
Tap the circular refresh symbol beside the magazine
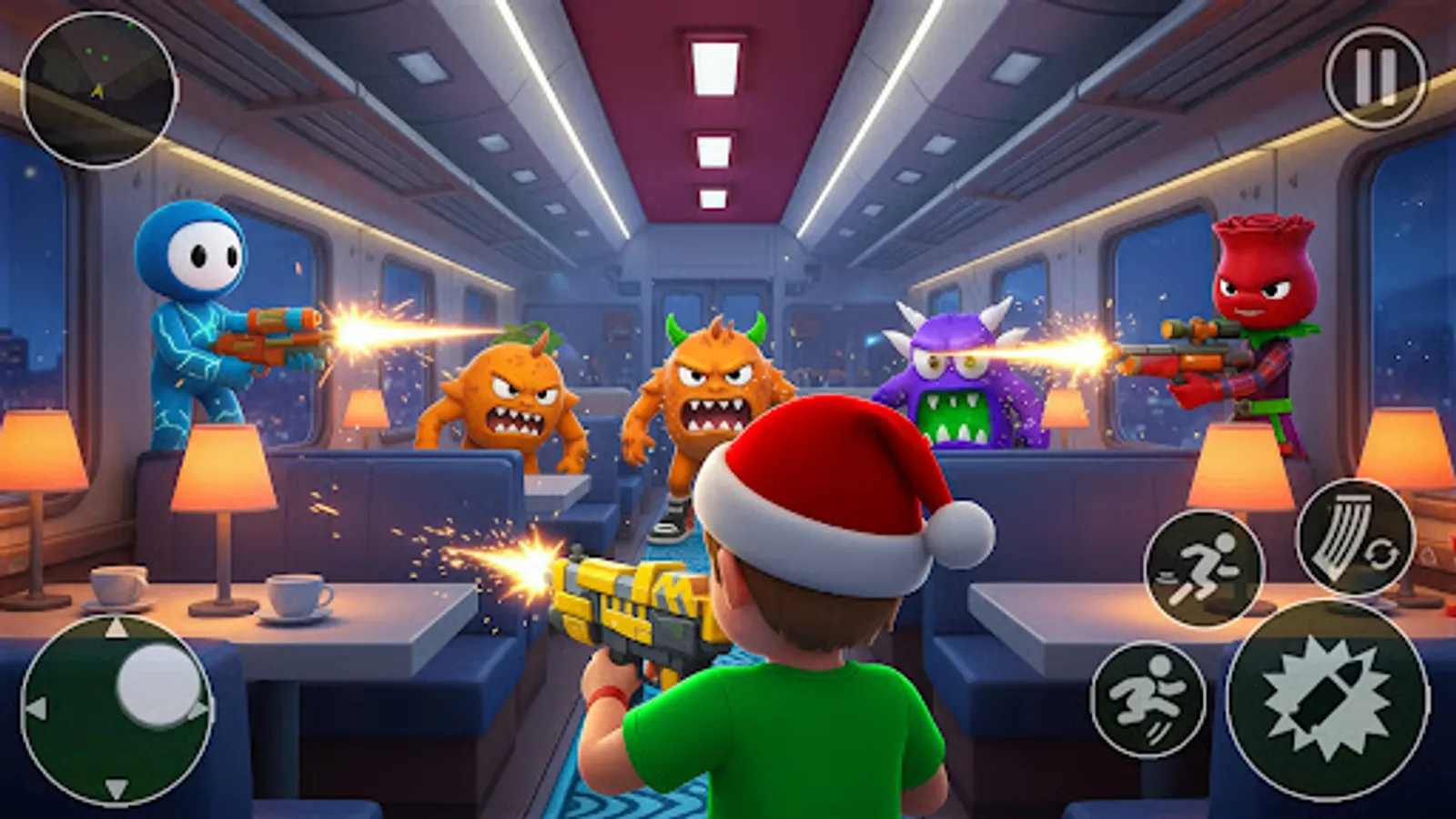click(1383, 552)
